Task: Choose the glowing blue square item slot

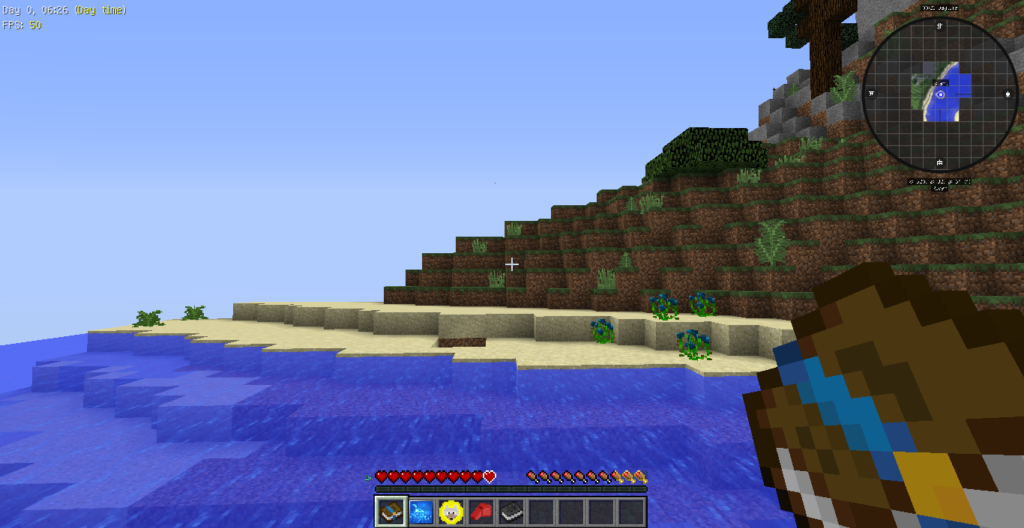Action: coord(421,512)
